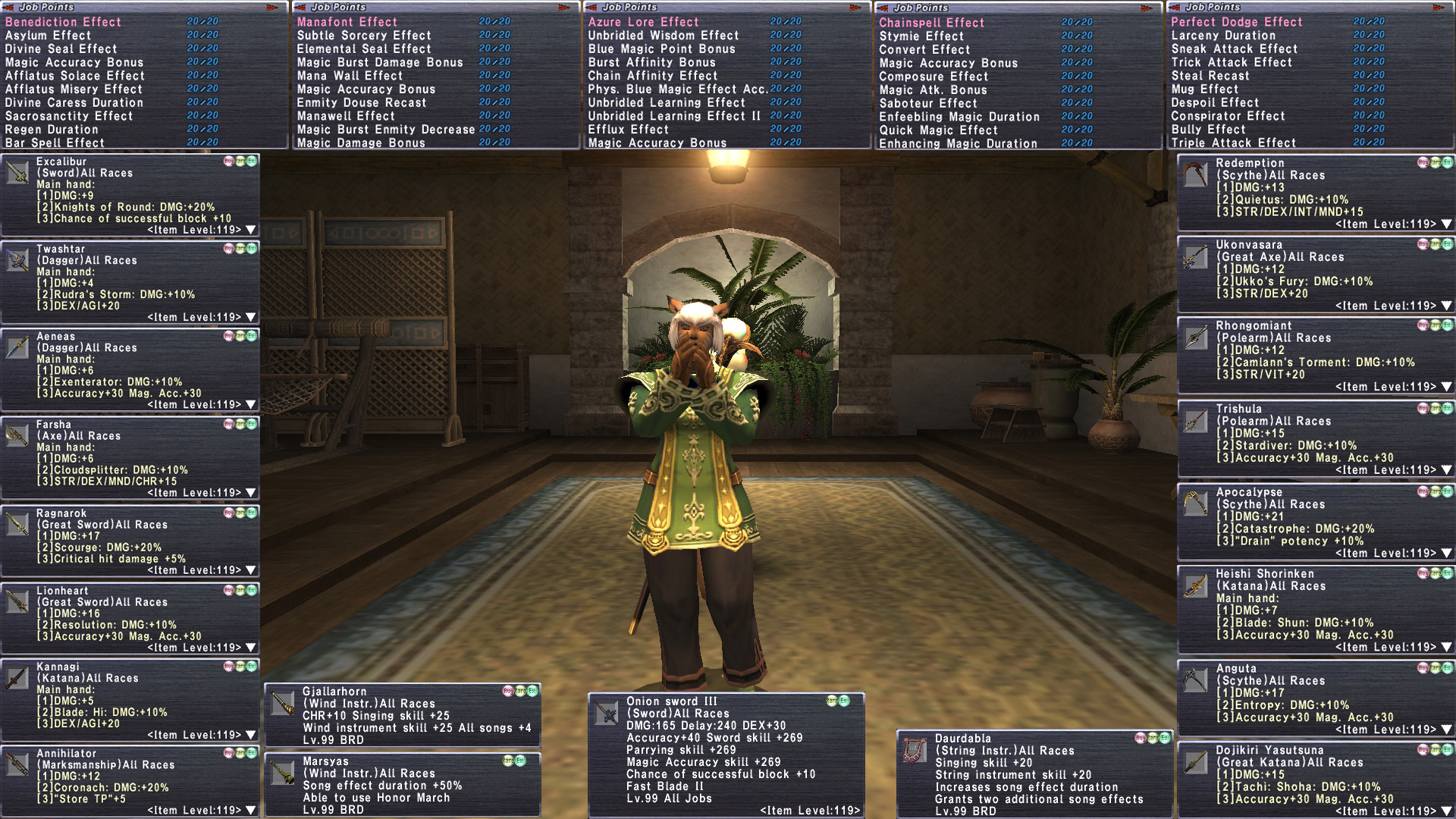Select the Redemption scythe icon
This screenshot has width=1456, height=819.
pyautogui.click(x=1196, y=175)
